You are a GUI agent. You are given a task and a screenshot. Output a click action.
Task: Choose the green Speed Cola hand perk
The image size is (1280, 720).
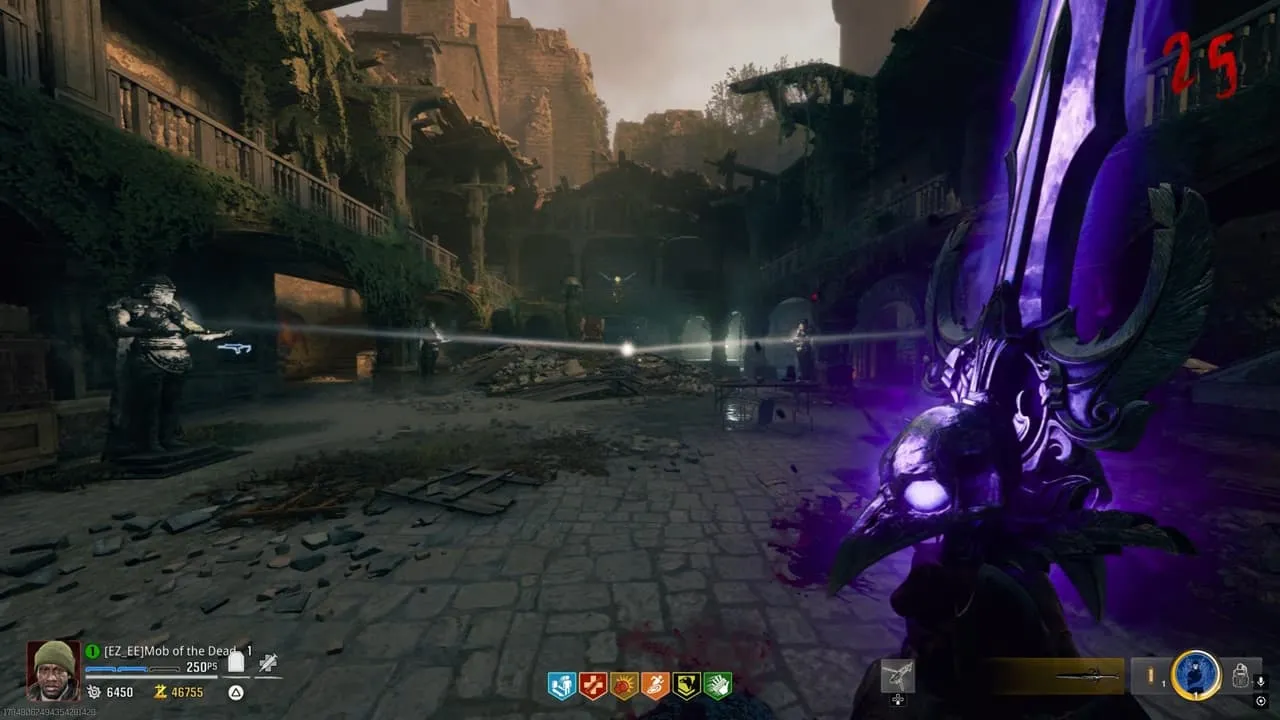click(717, 685)
